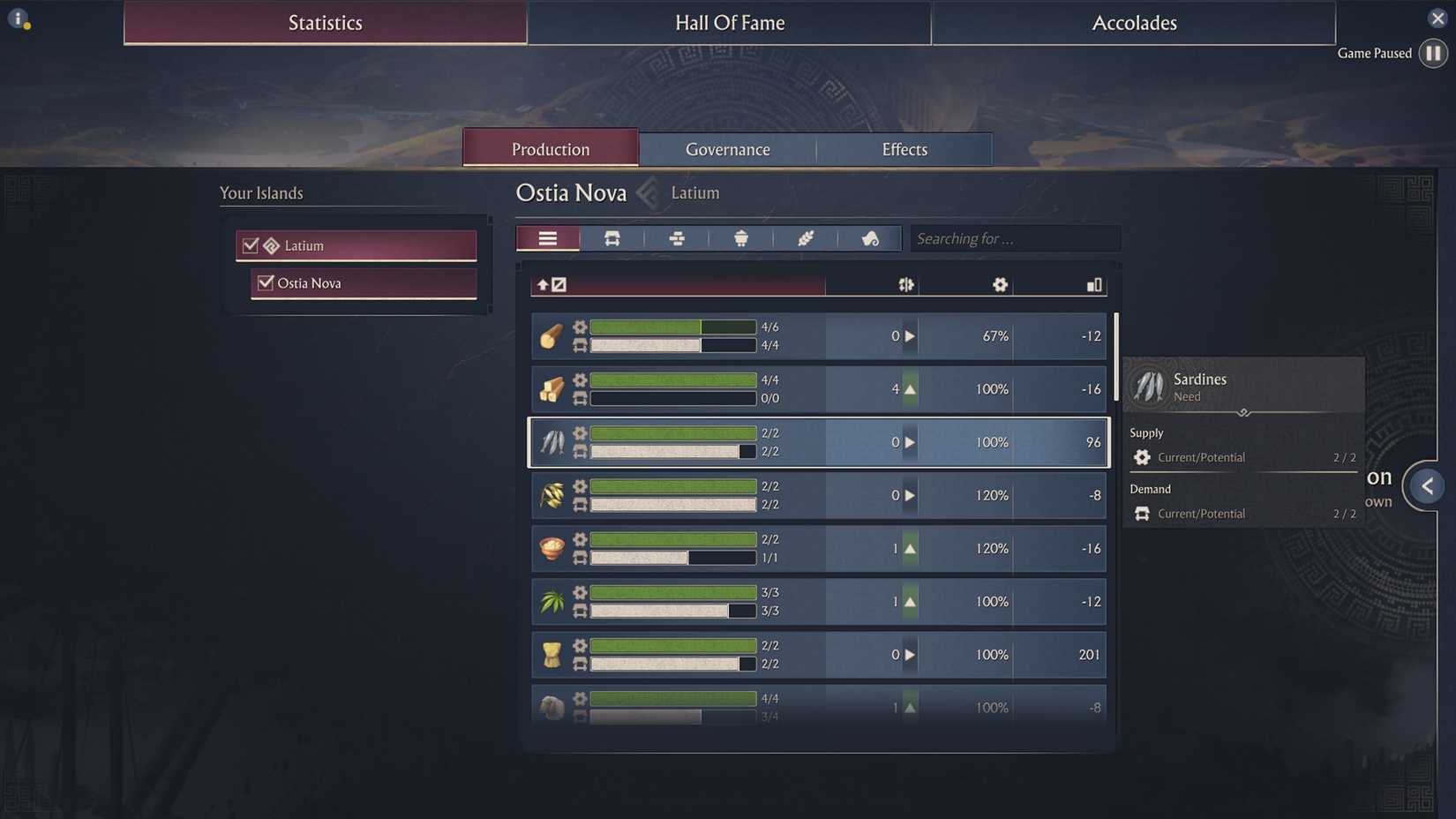1456x819 pixels.
Task: Select the all-goods list filter
Action: coord(547,238)
